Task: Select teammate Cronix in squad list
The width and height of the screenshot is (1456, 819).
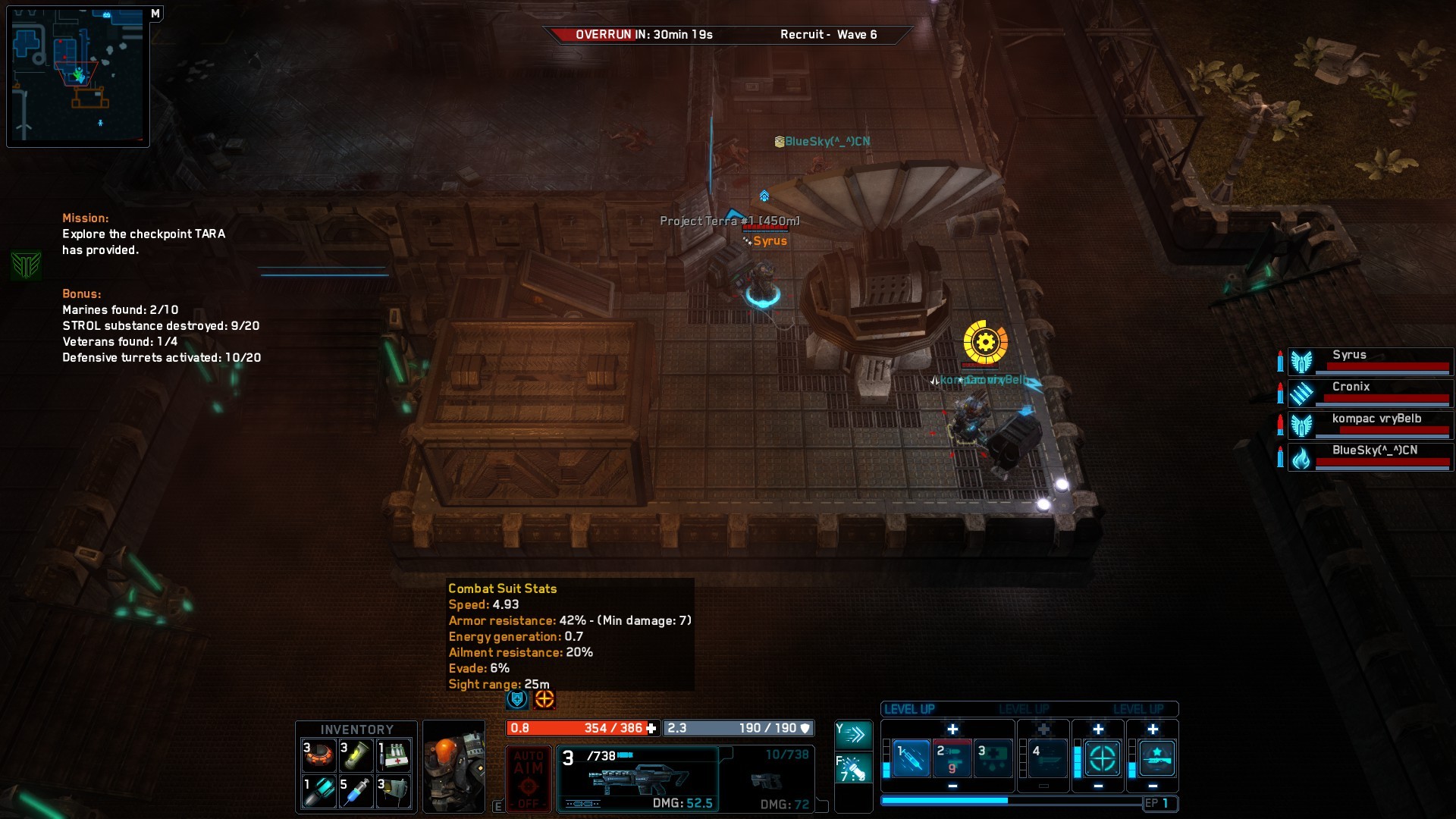Action: [x=1370, y=393]
